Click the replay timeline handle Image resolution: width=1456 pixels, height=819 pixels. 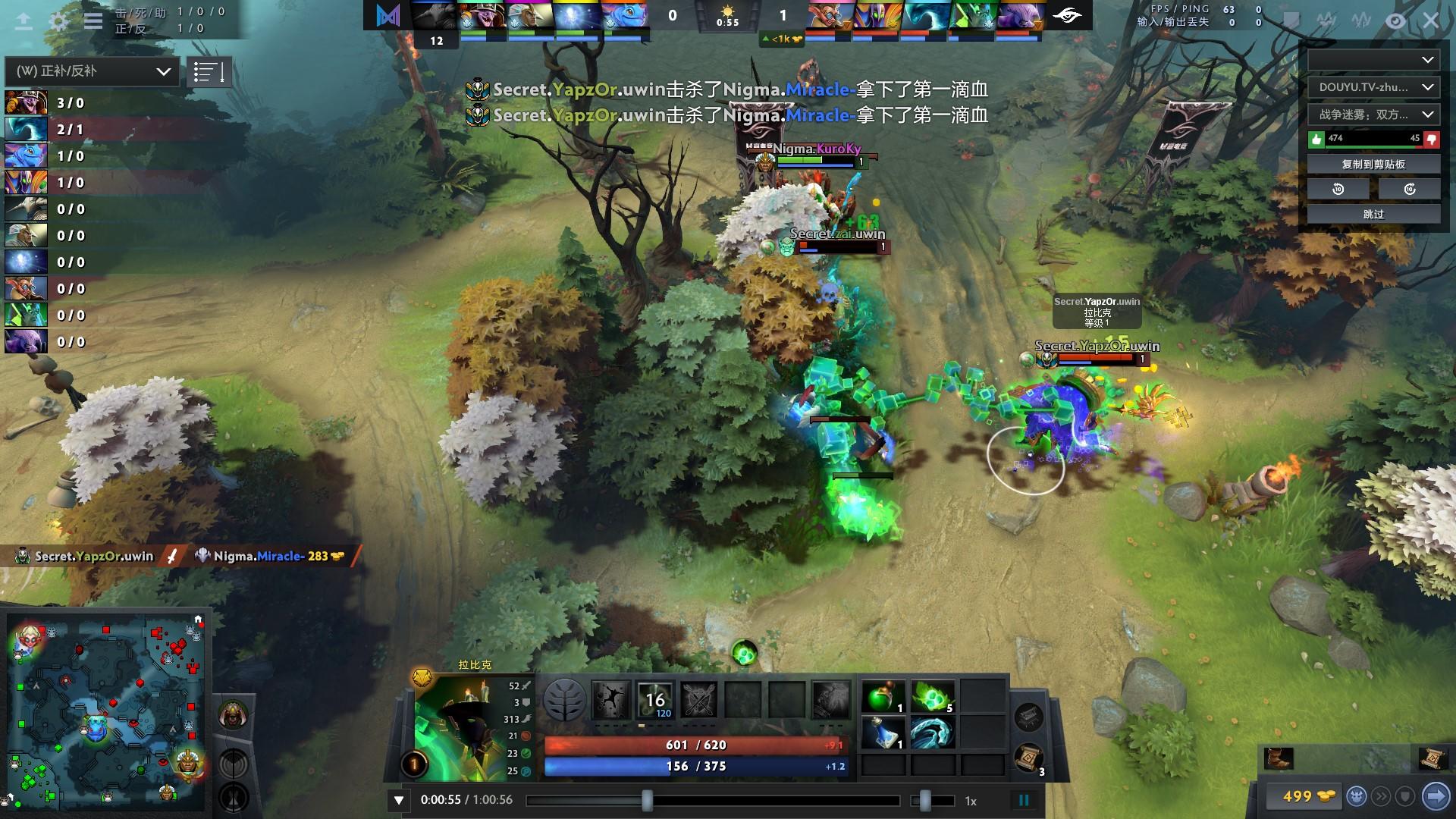[x=647, y=800]
